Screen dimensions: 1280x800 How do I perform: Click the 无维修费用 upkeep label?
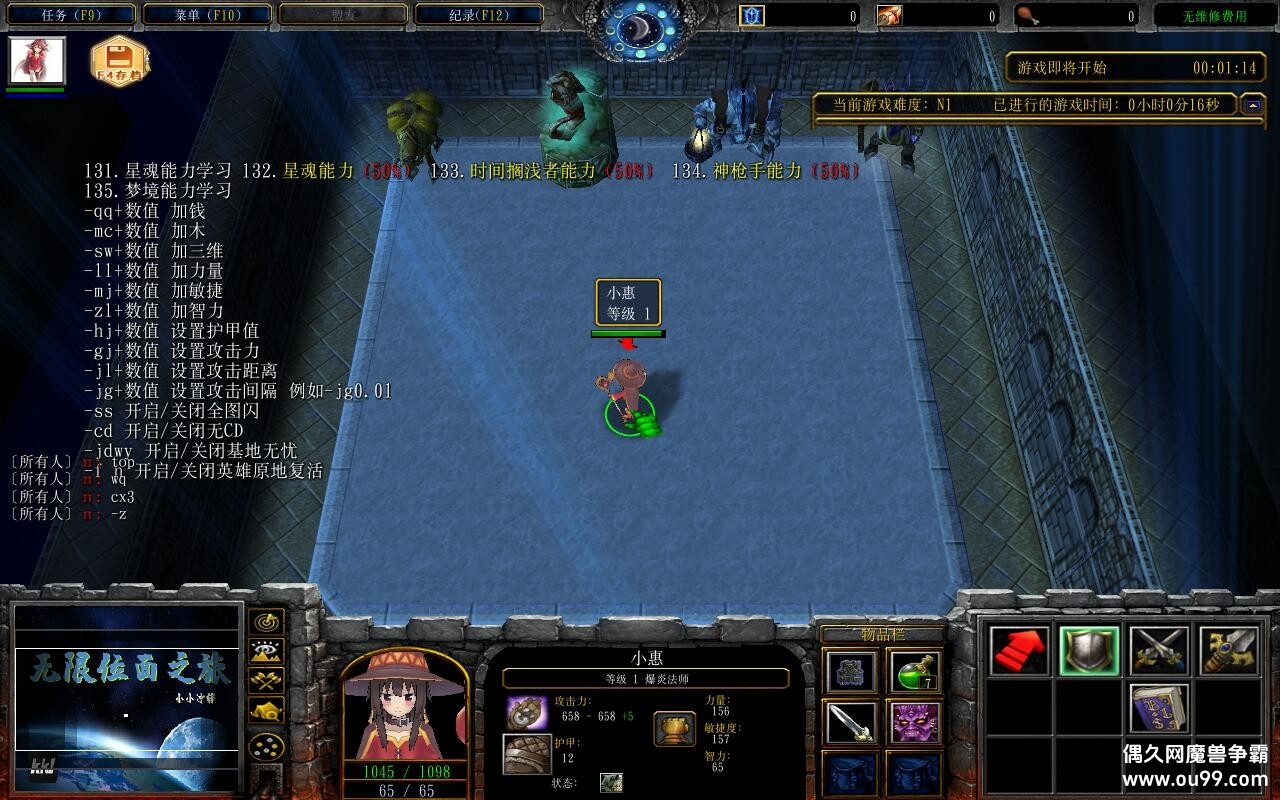[x=1216, y=14]
